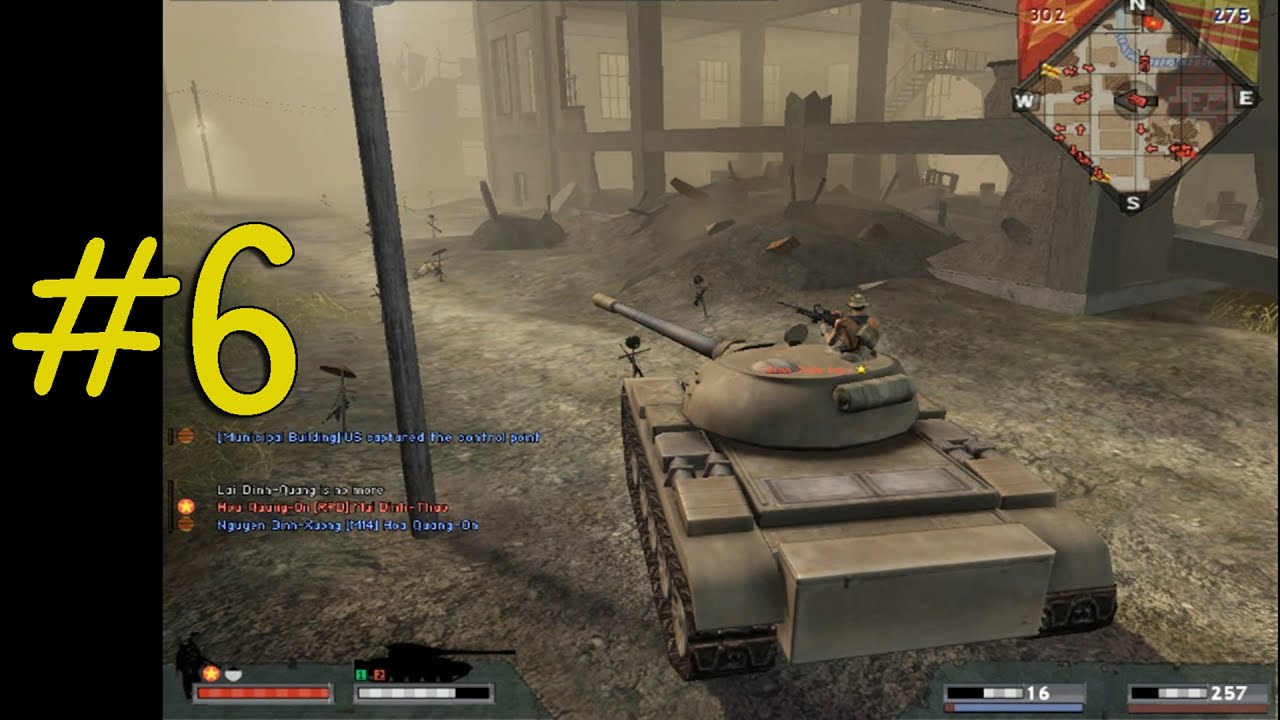Click the North letter on the compass
The width and height of the screenshot is (1280, 720).
click(1138, 6)
